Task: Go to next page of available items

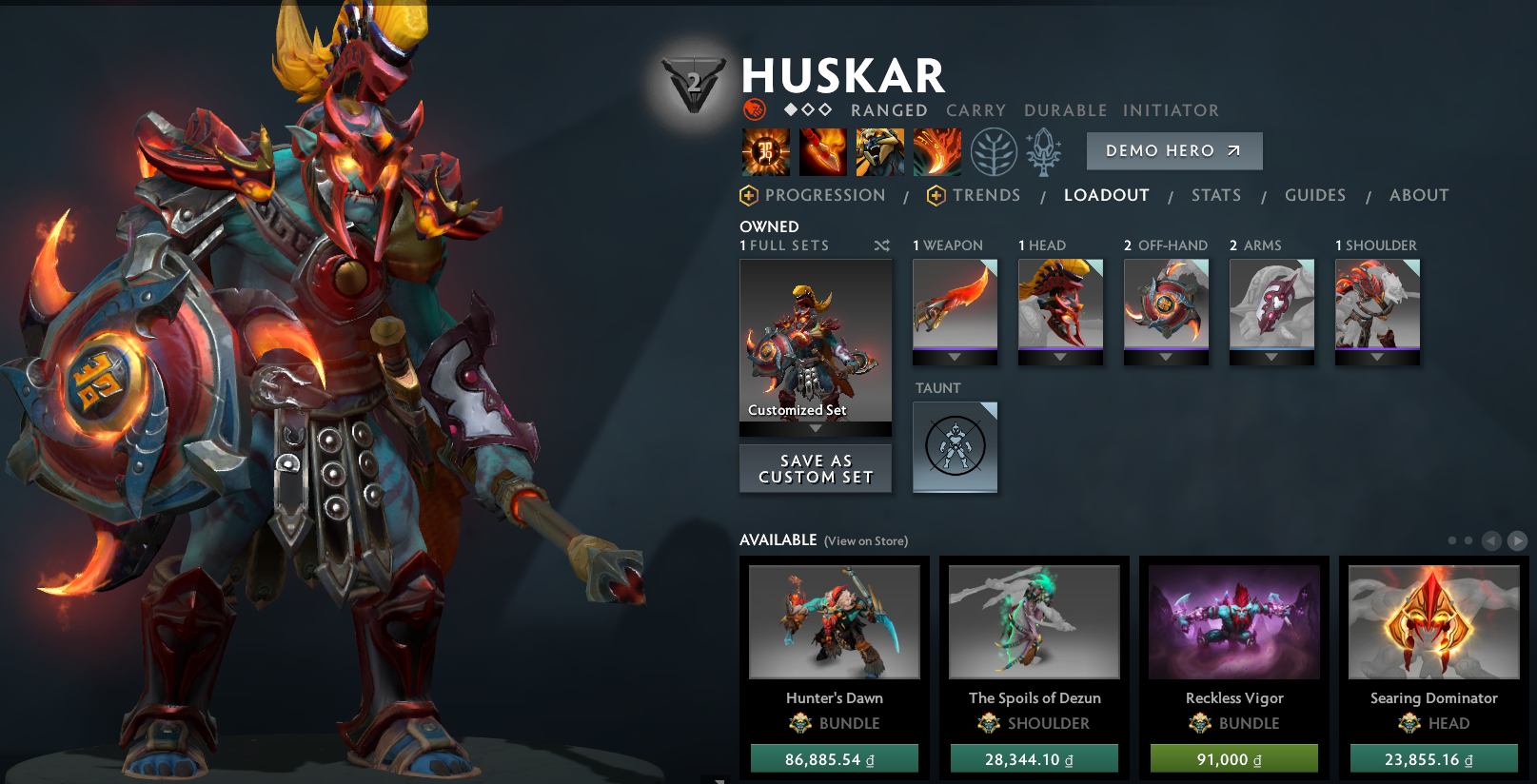Action: coord(1517,540)
